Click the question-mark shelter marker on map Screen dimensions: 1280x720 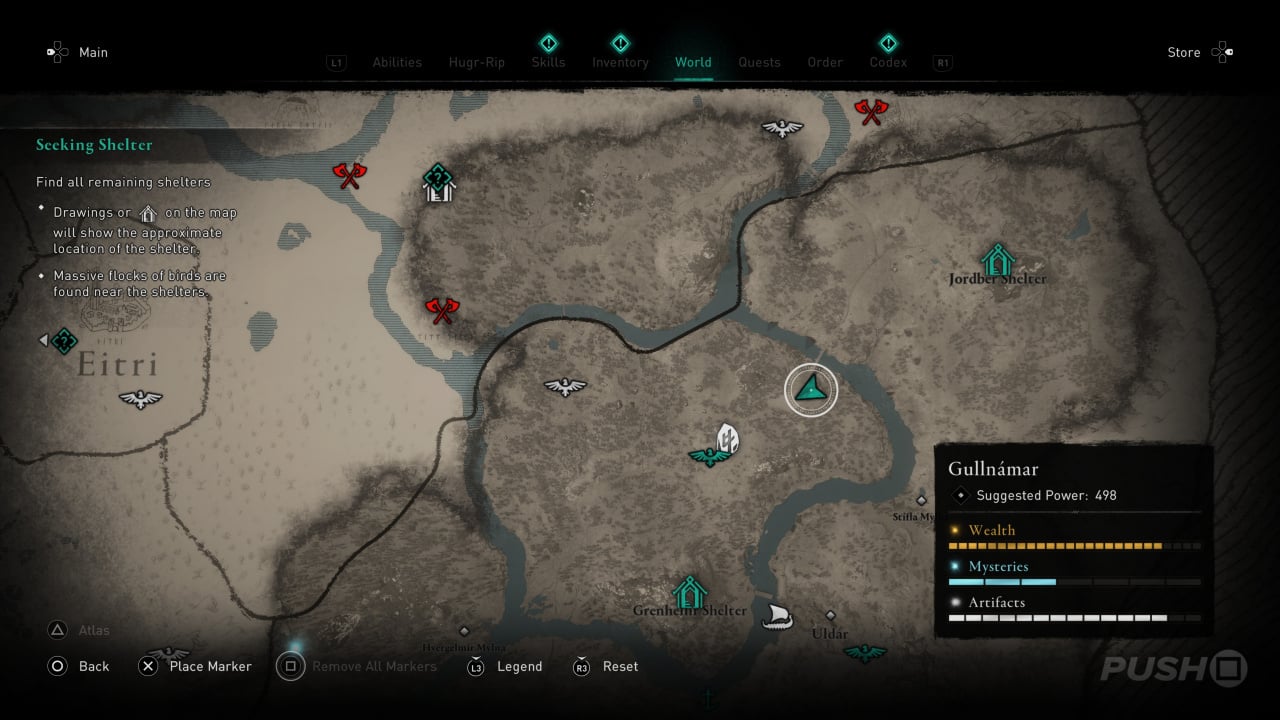click(x=438, y=183)
